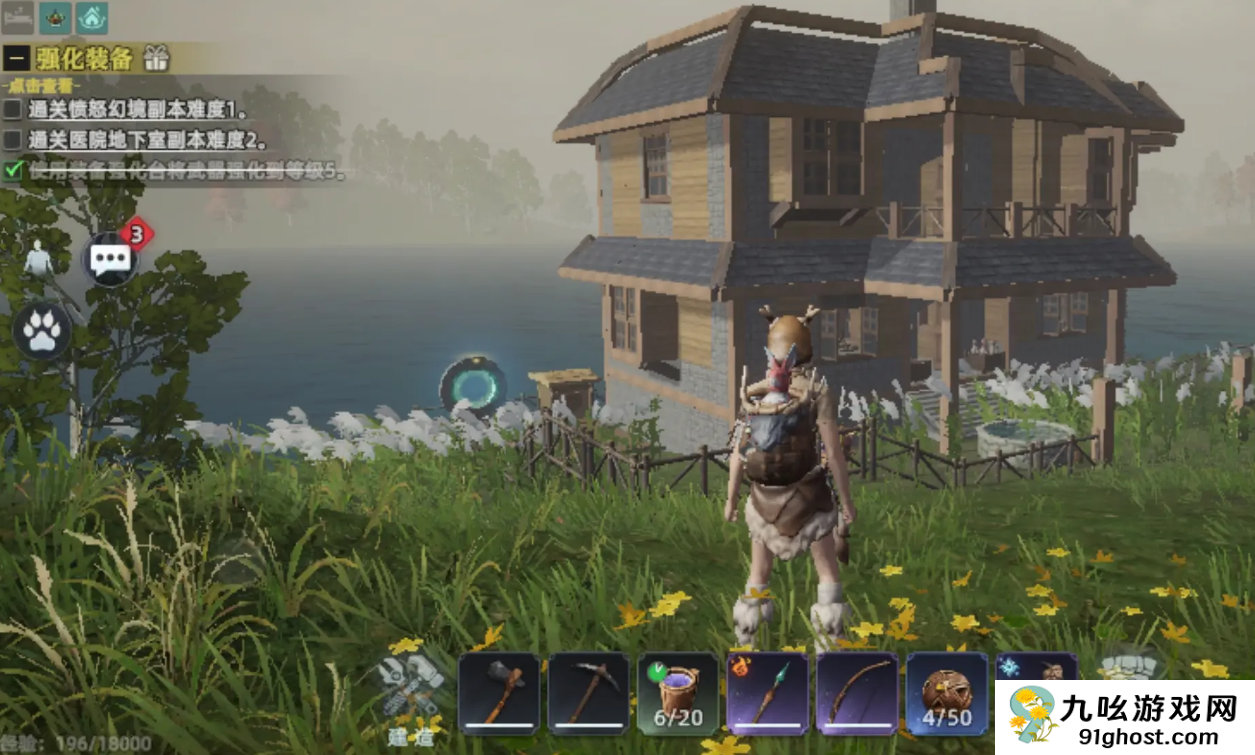Open quest objective 通关愤怒幻境副本难度1
1255x755 pixels.
click(139, 108)
